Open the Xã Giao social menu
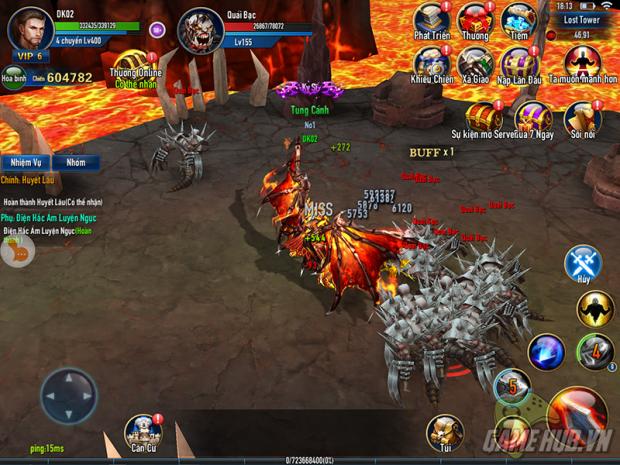The image size is (620, 465). point(474,63)
